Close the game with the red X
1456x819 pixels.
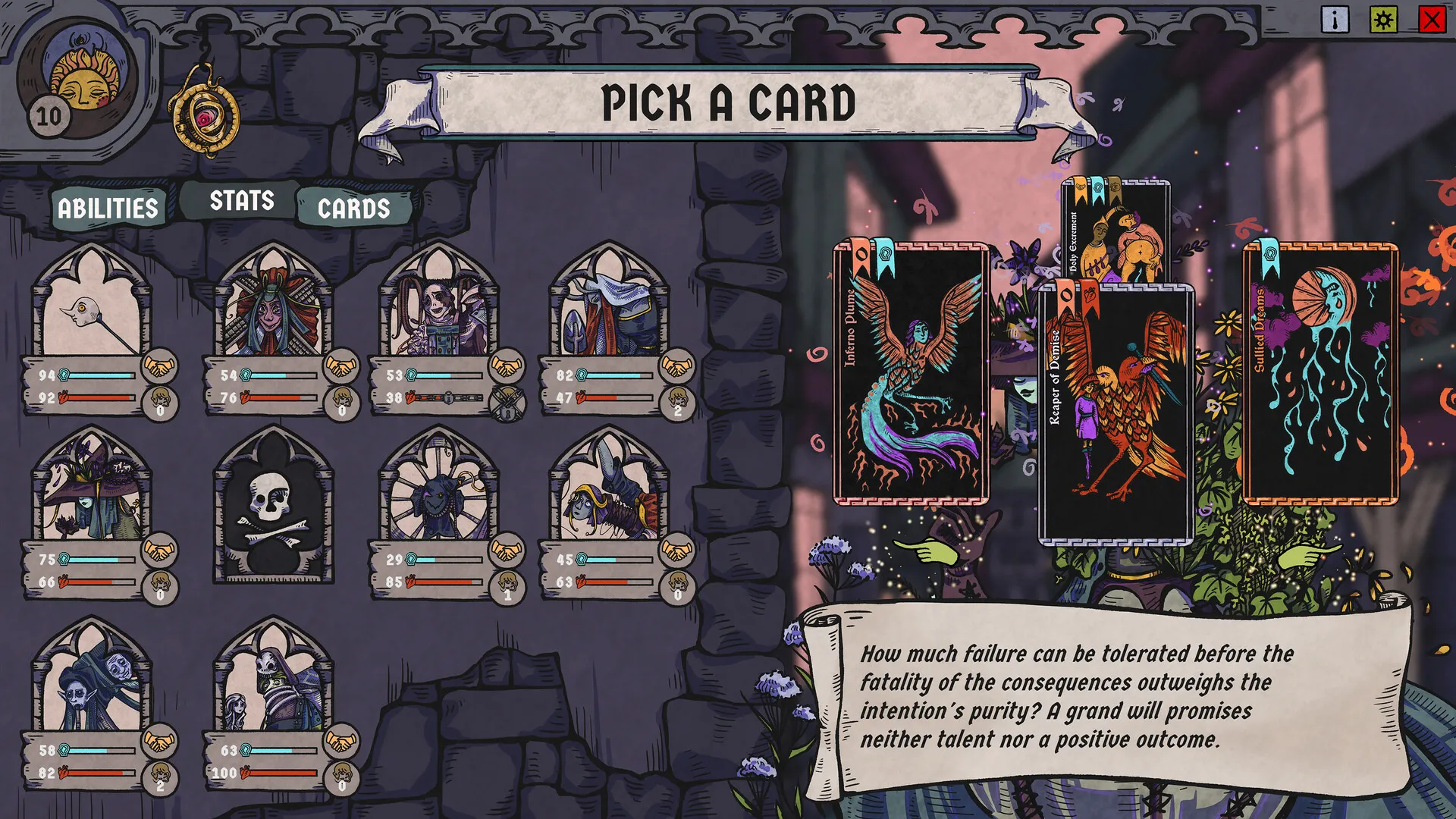pos(1432,20)
